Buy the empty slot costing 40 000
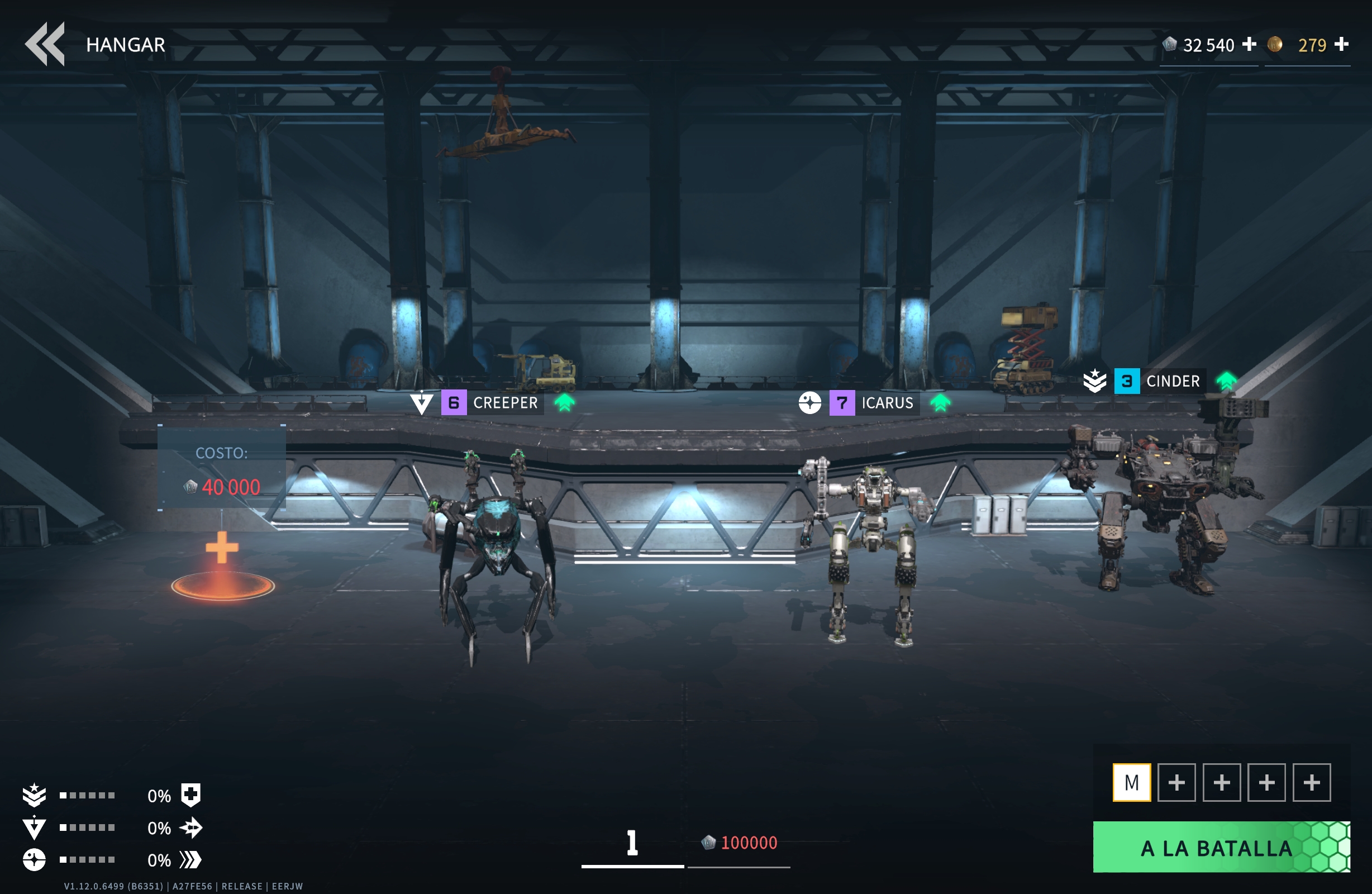The width and height of the screenshot is (1372, 894). 222,548
